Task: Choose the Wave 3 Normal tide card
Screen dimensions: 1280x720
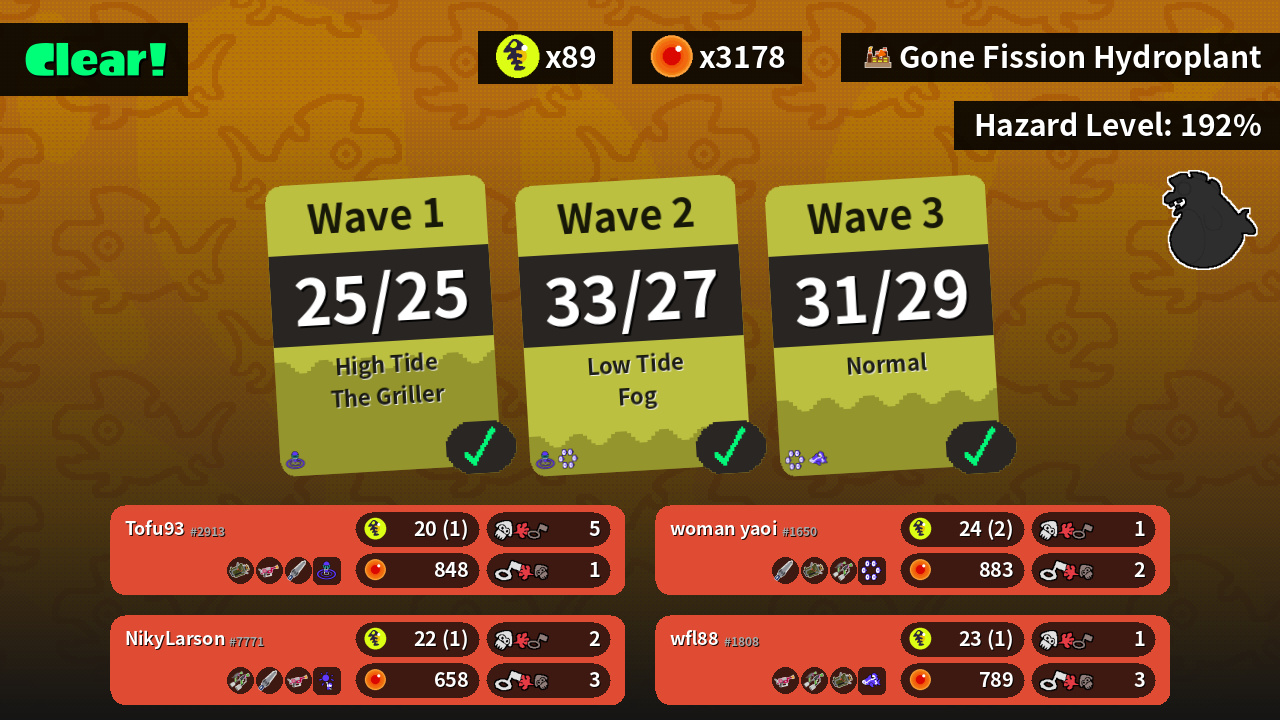Action: pyautogui.click(x=882, y=325)
